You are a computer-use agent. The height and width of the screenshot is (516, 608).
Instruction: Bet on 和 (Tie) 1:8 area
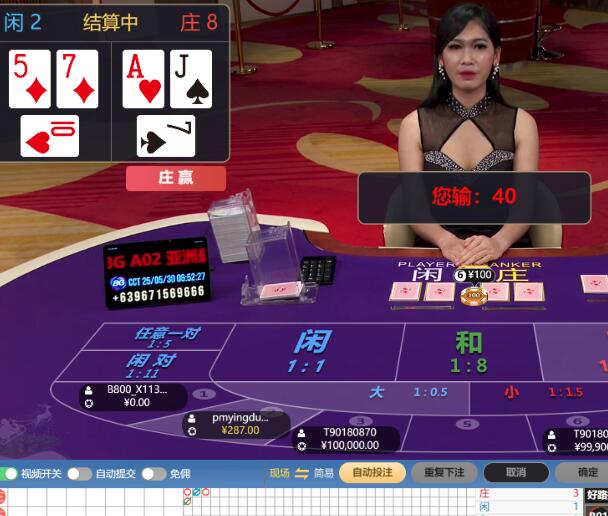(468, 351)
